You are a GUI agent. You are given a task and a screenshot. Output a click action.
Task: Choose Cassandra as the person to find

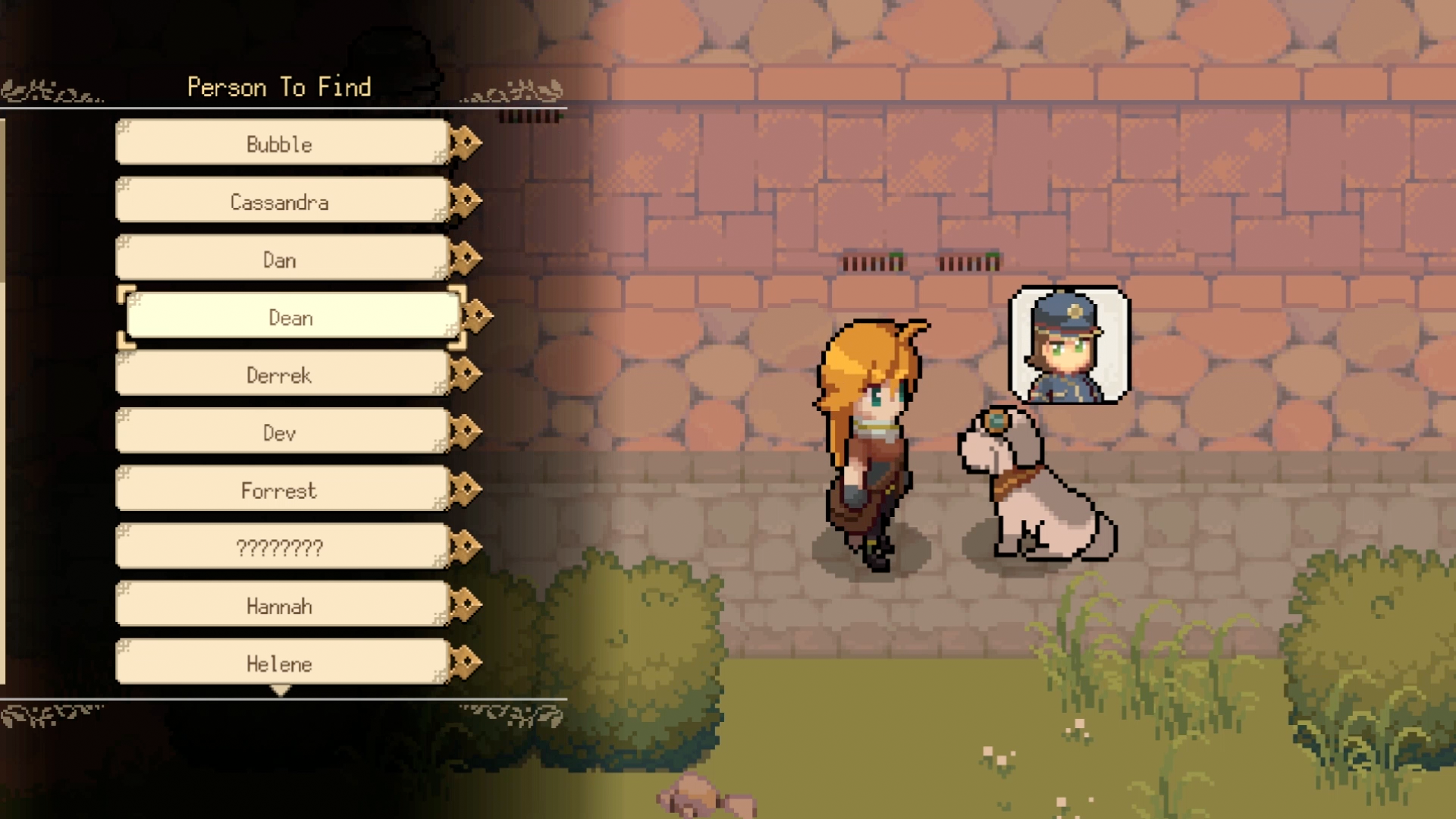click(281, 201)
